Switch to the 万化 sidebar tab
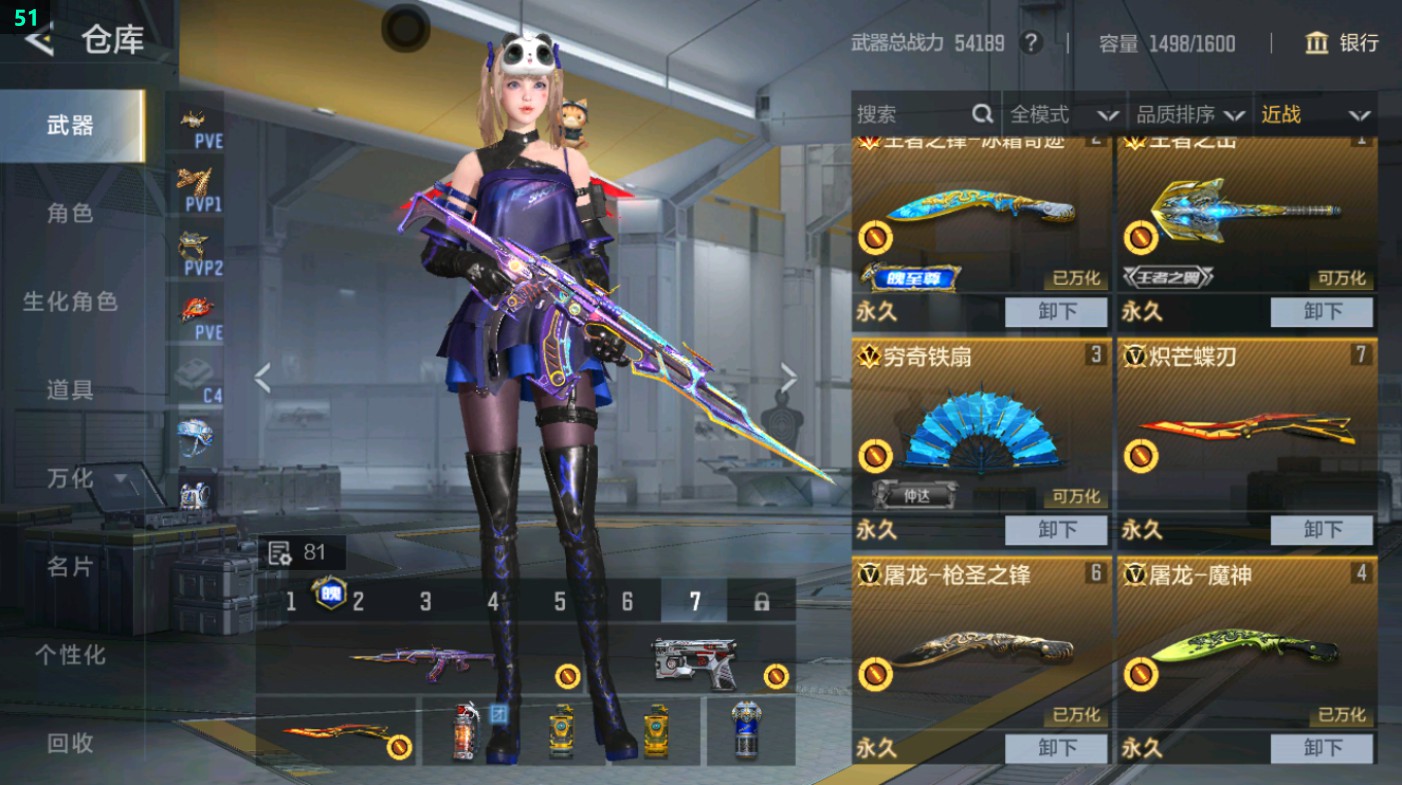Image resolution: width=1402 pixels, height=785 pixels. [70, 480]
